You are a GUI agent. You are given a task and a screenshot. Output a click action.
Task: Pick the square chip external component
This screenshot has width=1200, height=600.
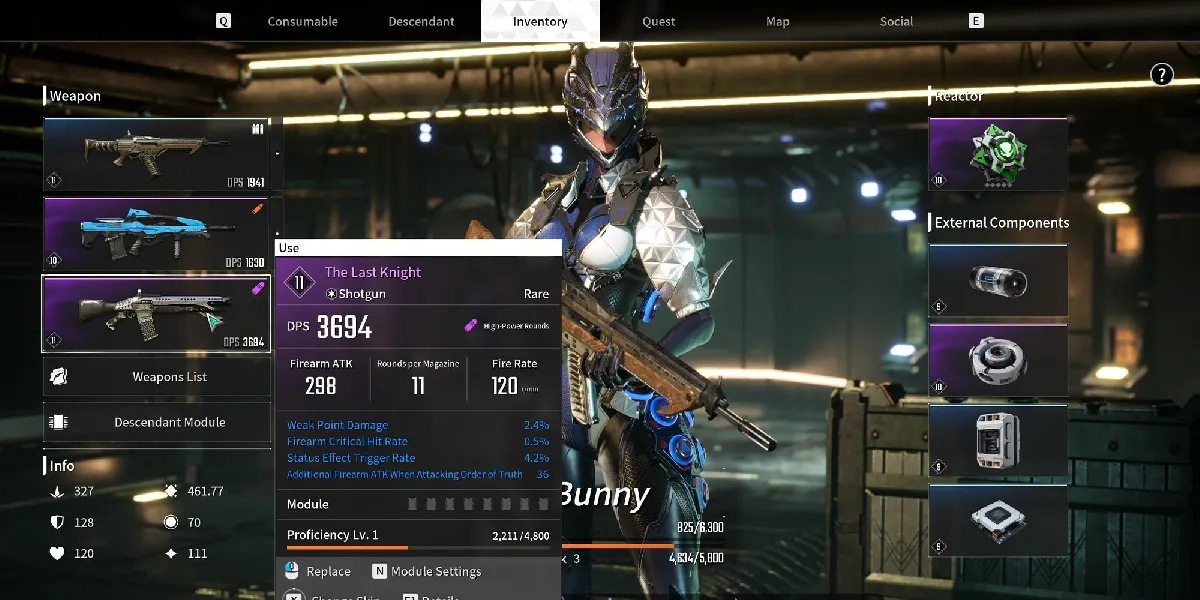(x=998, y=520)
